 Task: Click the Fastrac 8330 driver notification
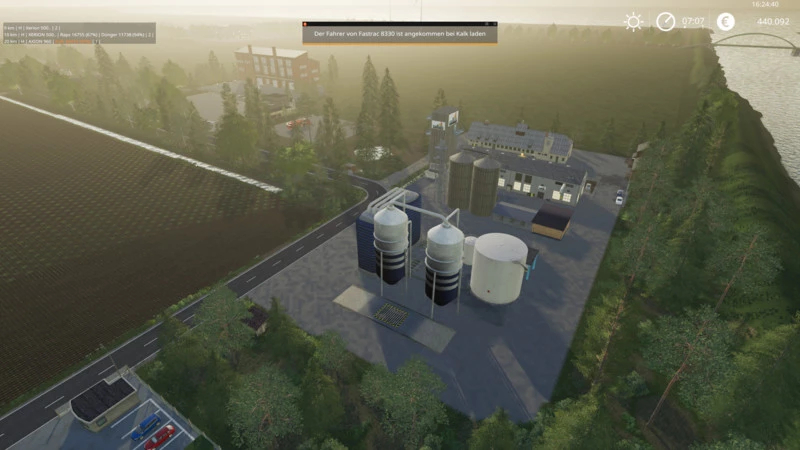[400, 33]
